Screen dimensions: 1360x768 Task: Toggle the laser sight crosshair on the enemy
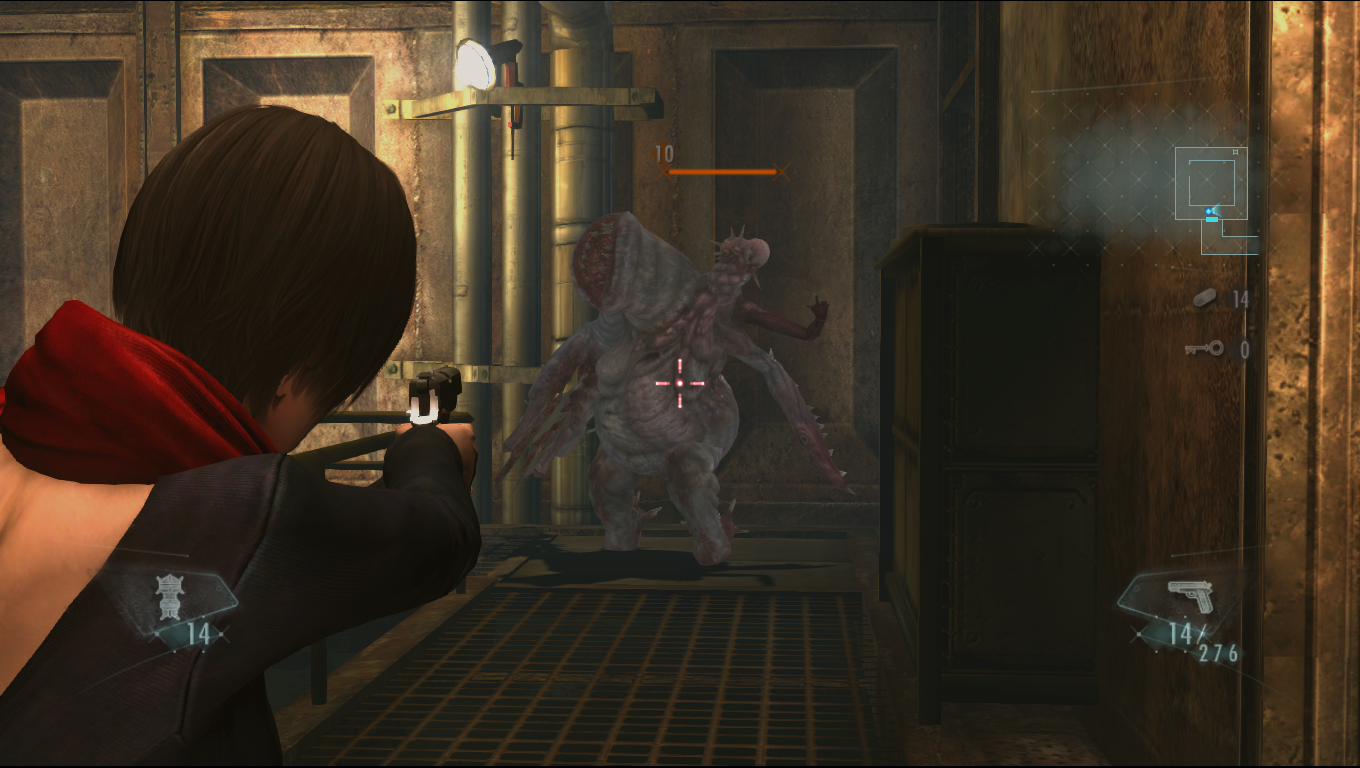[x=680, y=383]
